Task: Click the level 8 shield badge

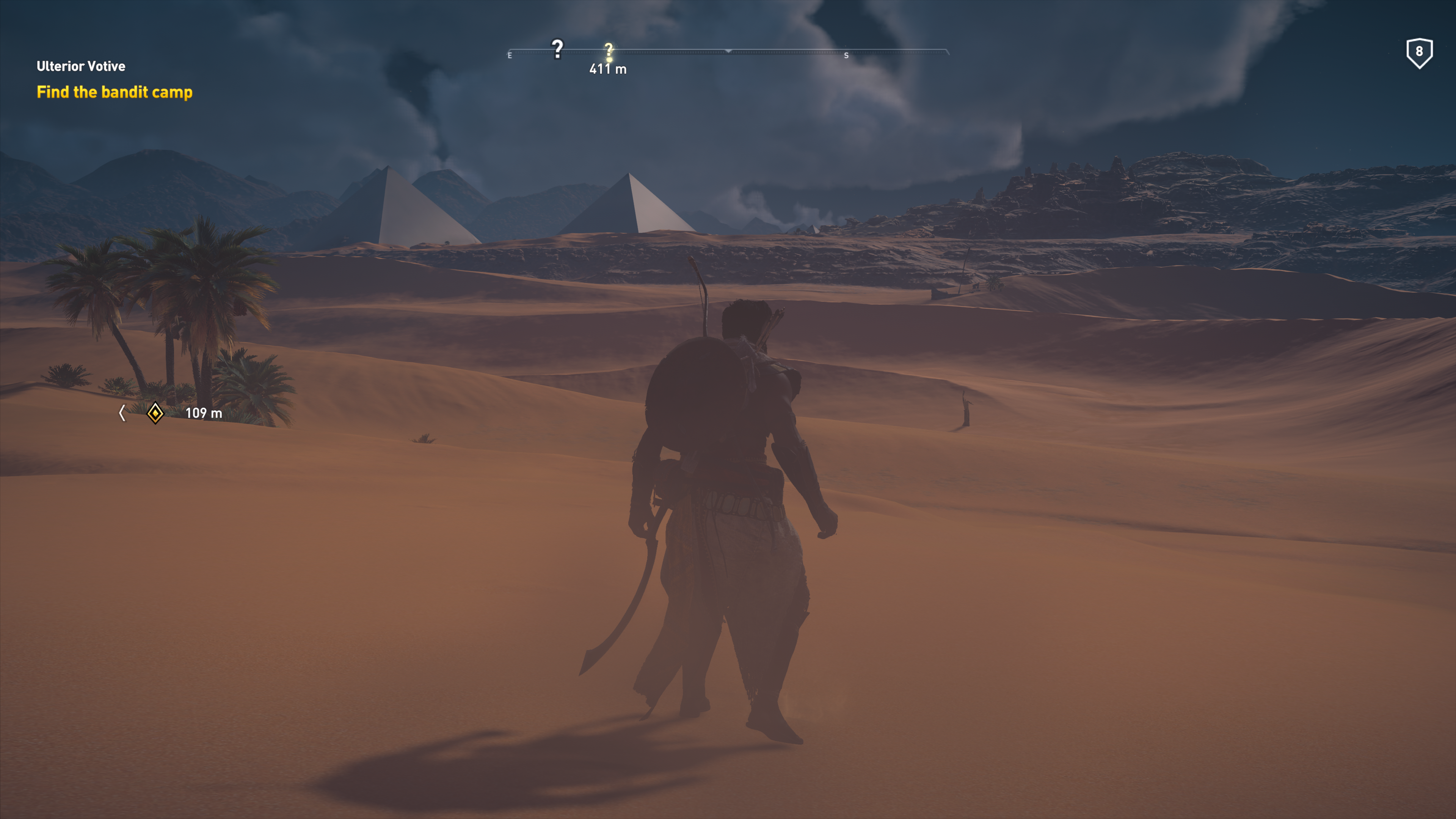Action: coord(1419,53)
